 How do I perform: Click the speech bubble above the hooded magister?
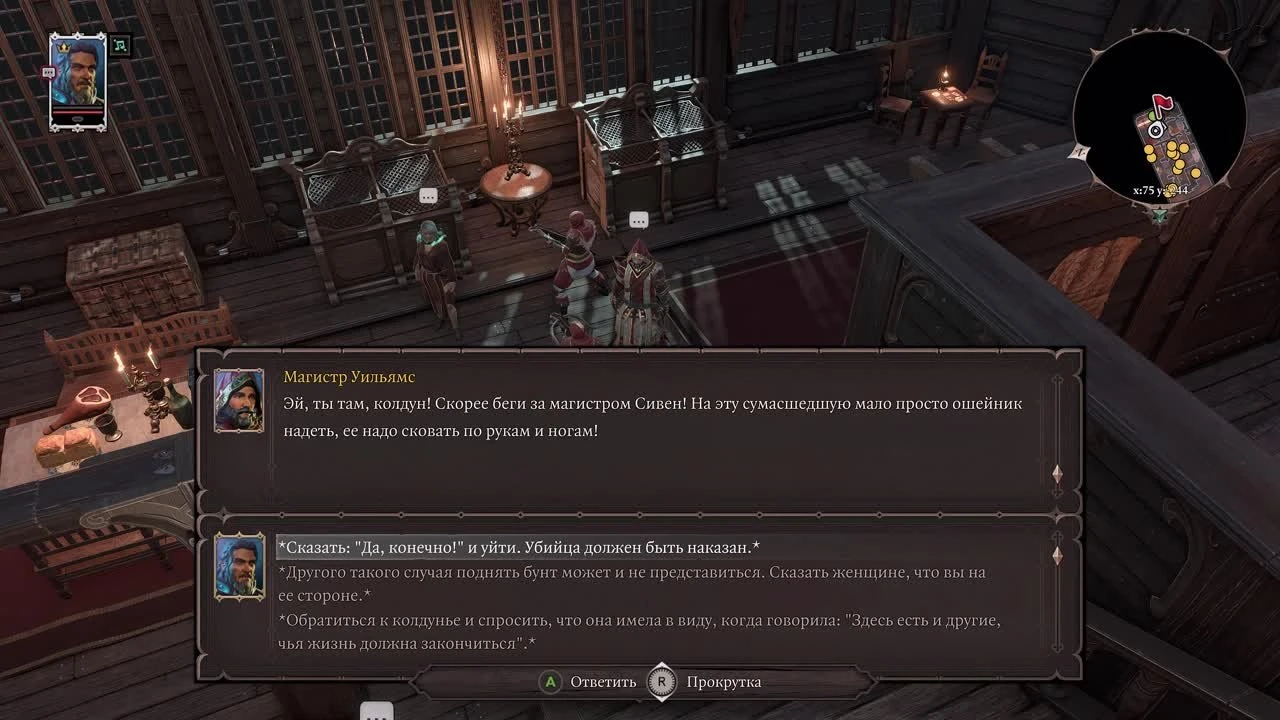638,219
